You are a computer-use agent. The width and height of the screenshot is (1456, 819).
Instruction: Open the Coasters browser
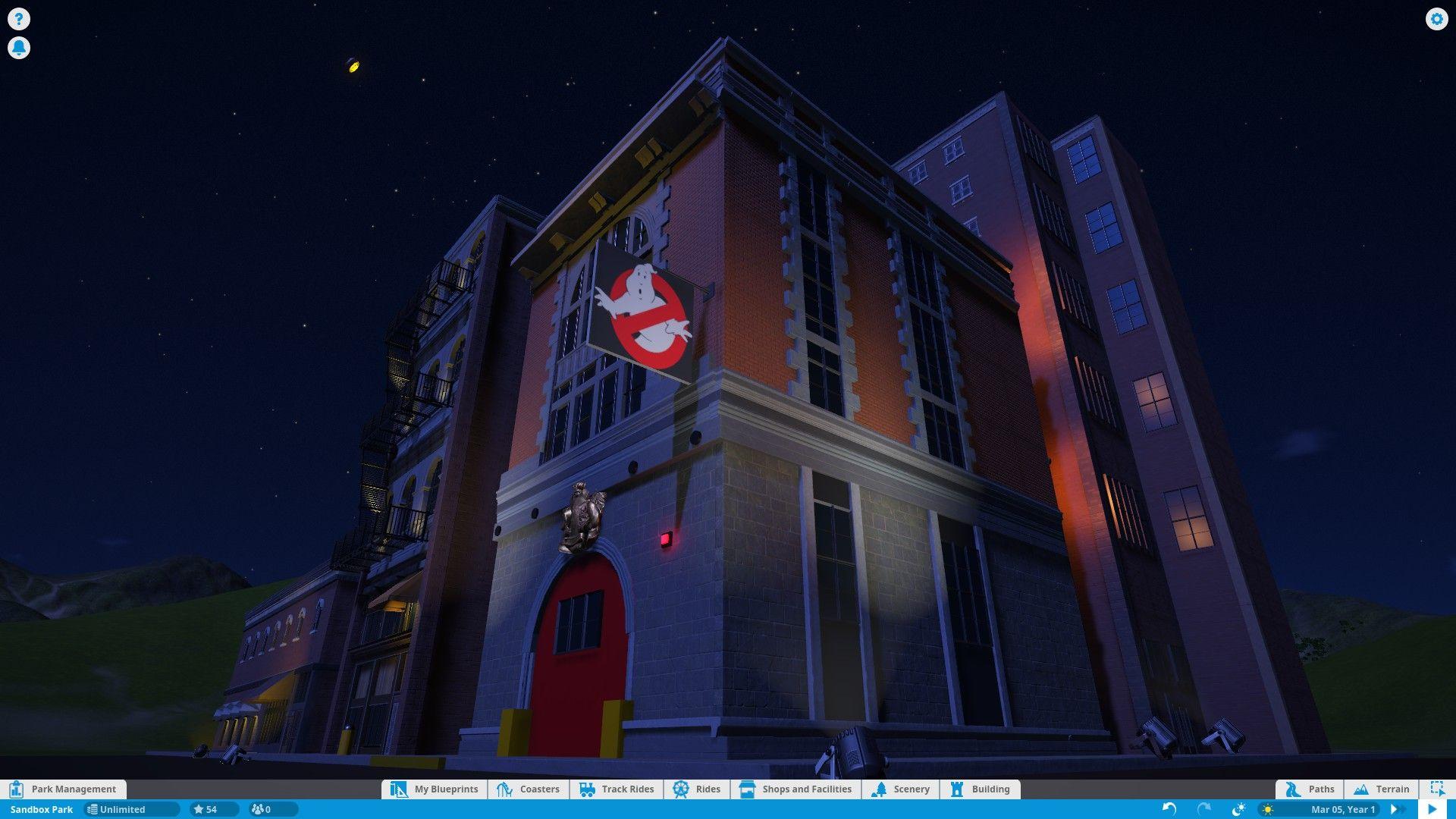tap(529, 789)
